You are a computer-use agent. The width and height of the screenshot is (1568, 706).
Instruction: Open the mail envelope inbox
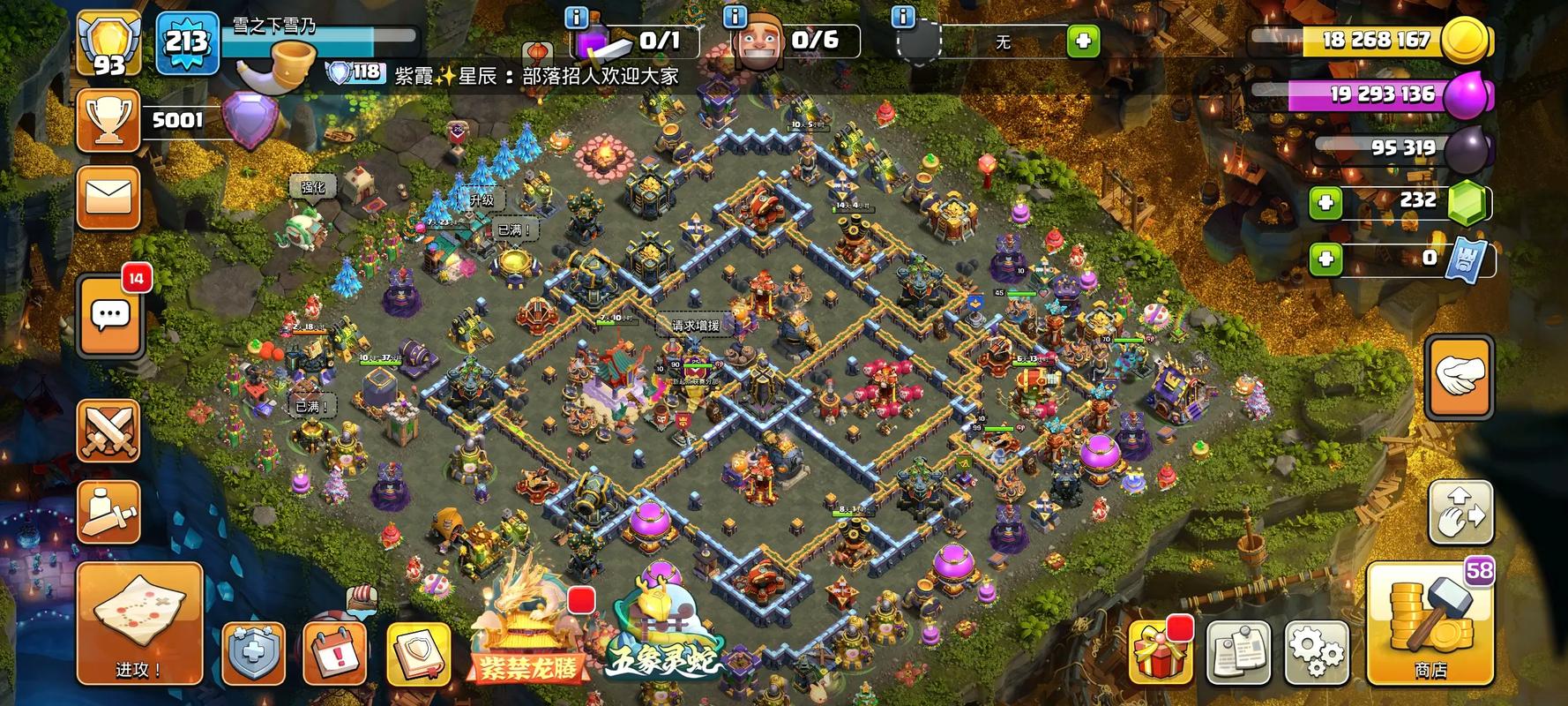[109, 197]
